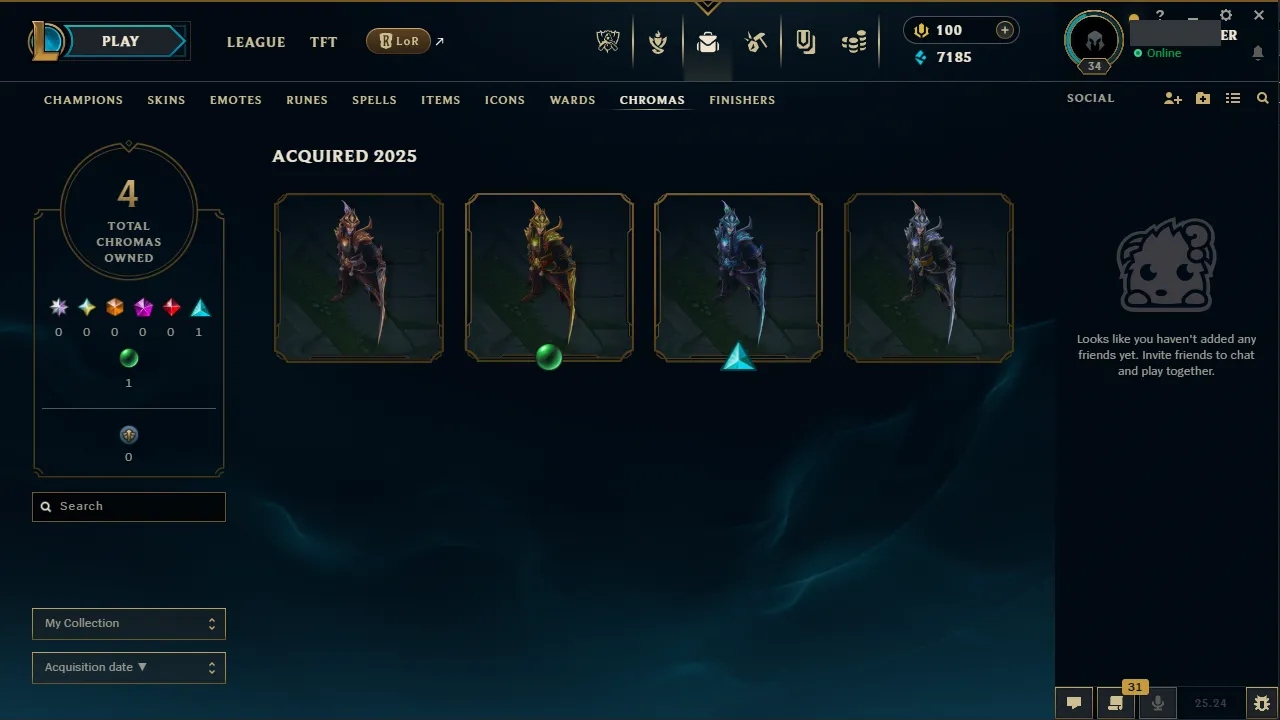This screenshot has width=1280, height=720.
Task: Toggle the microphone mute icon near patch number
Action: pos(1157,702)
